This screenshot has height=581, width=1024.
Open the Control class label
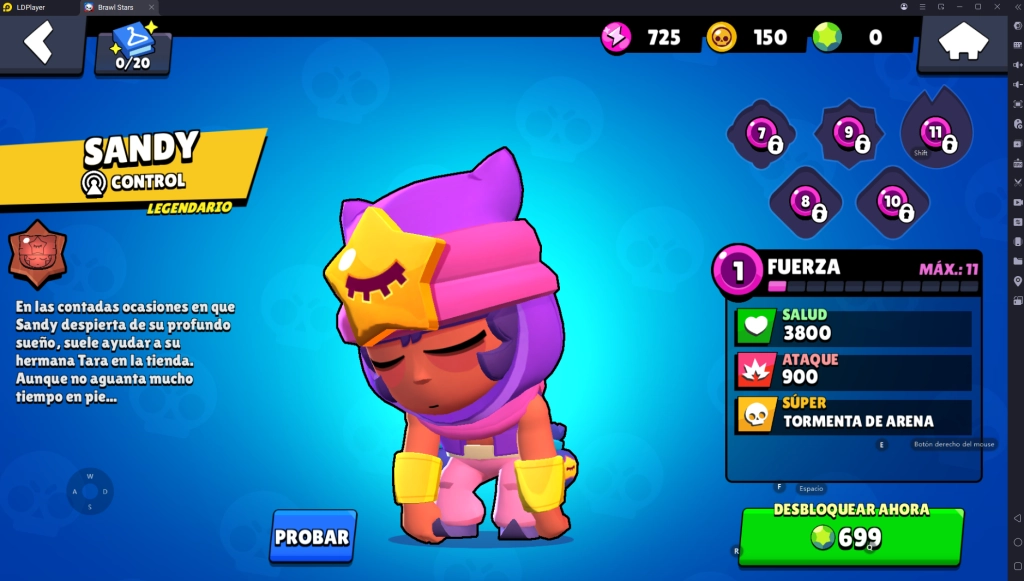tap(134, 182)
